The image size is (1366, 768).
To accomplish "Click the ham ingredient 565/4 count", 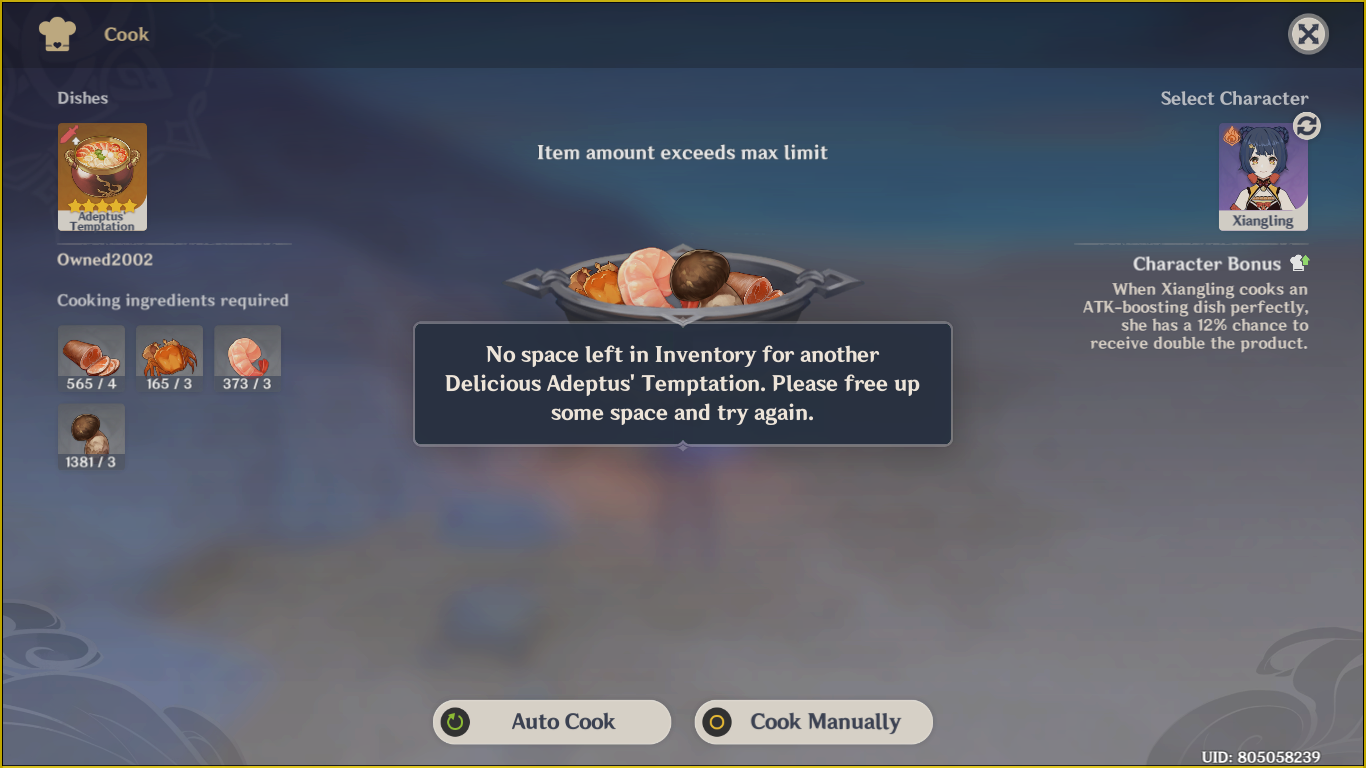I will [x=91, y=382].
